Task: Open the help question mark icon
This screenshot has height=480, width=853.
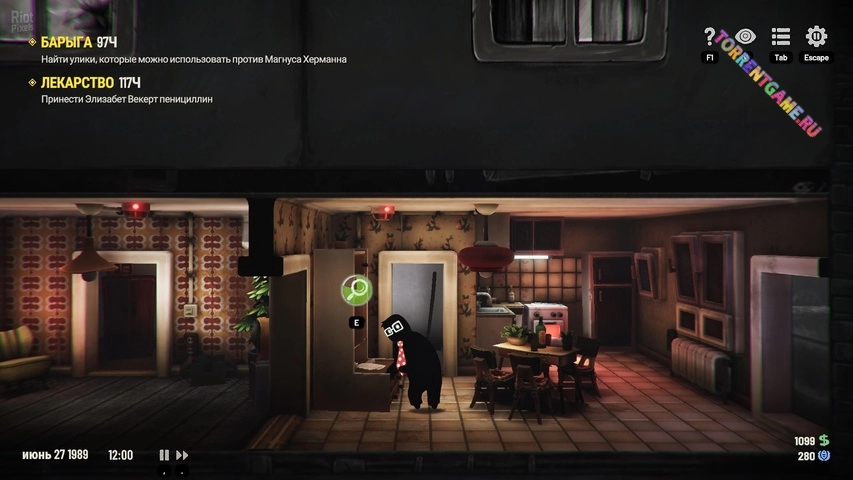Action: pyautogui.click(x=710, y=37)
